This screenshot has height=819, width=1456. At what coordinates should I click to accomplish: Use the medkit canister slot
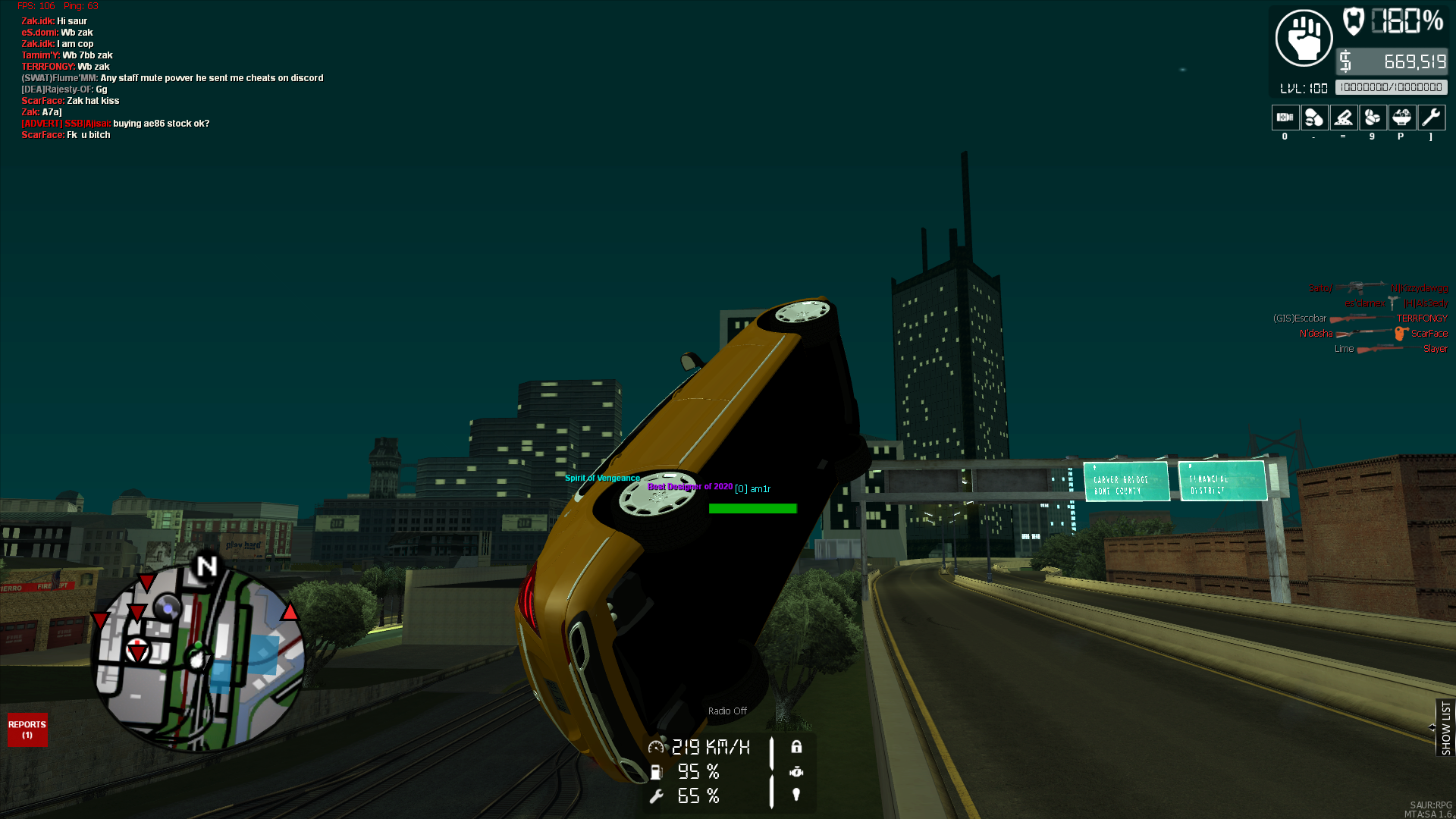coord(1285,118)
